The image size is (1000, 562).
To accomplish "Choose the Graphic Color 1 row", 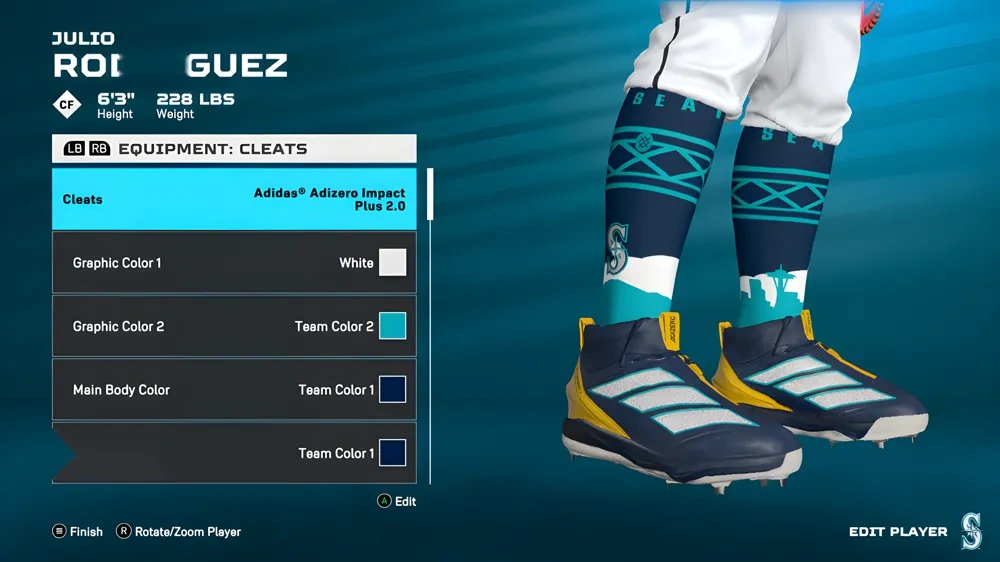I will pyautogui.click(x=234, y=263).
